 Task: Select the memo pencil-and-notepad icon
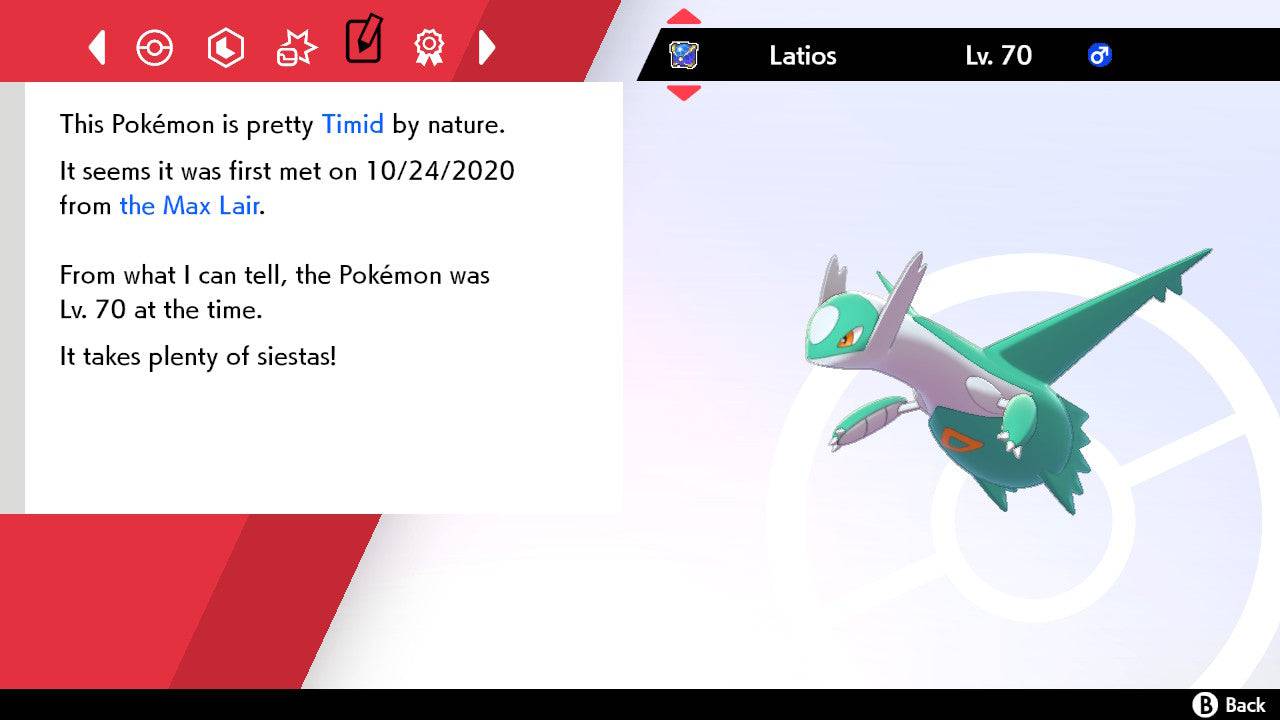[x=363, y=42]
